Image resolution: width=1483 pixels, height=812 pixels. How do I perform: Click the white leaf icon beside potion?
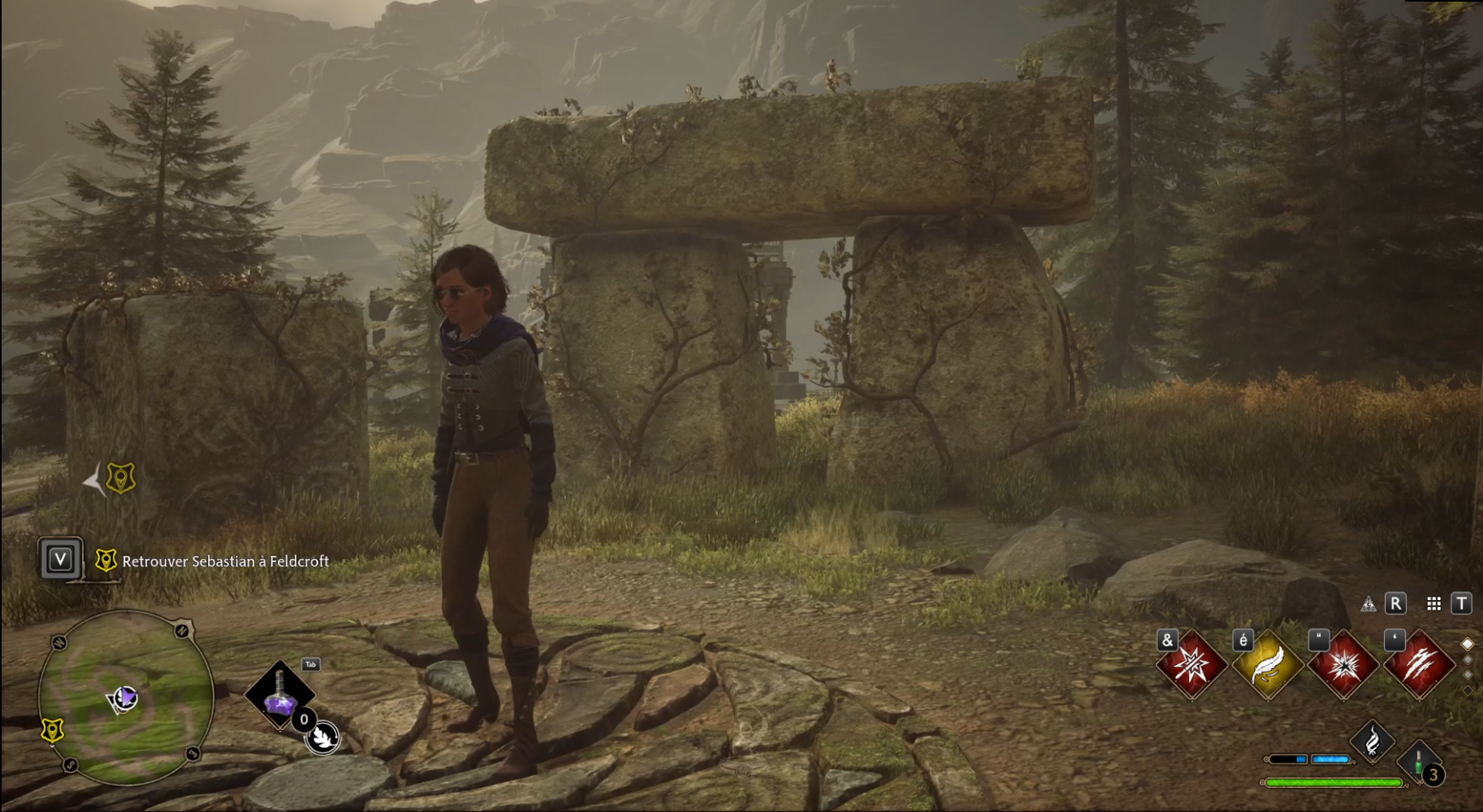323,737
